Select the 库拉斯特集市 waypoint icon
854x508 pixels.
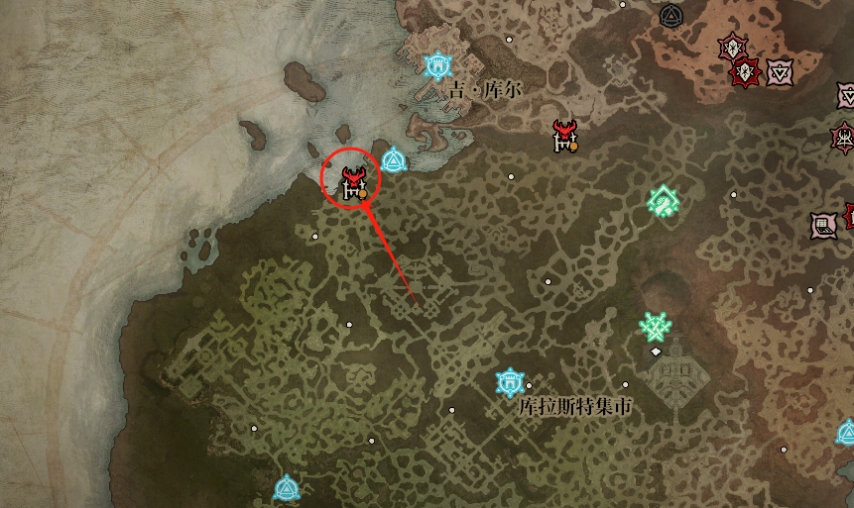510,382
